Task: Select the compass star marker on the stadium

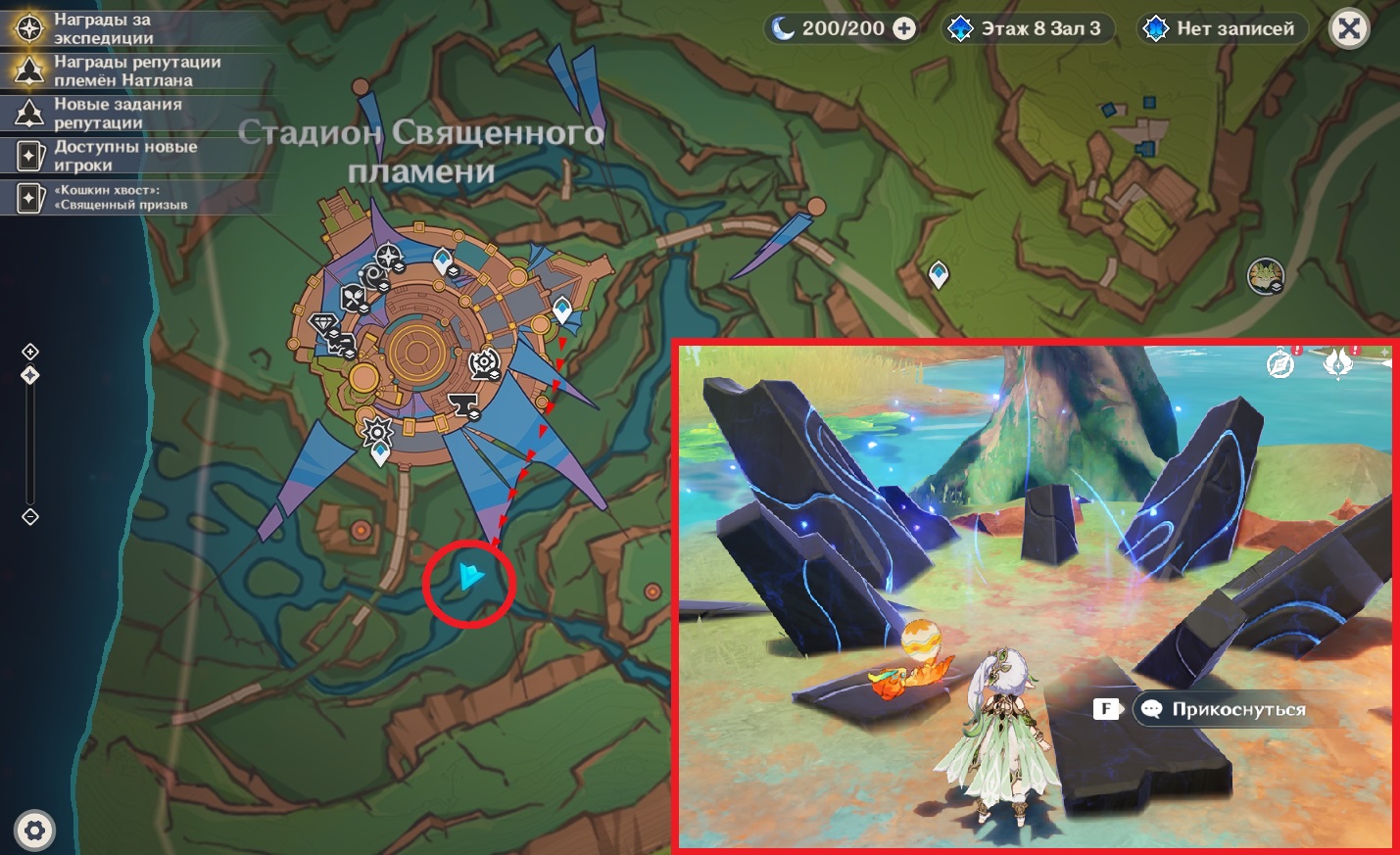Action: (389, 258)
